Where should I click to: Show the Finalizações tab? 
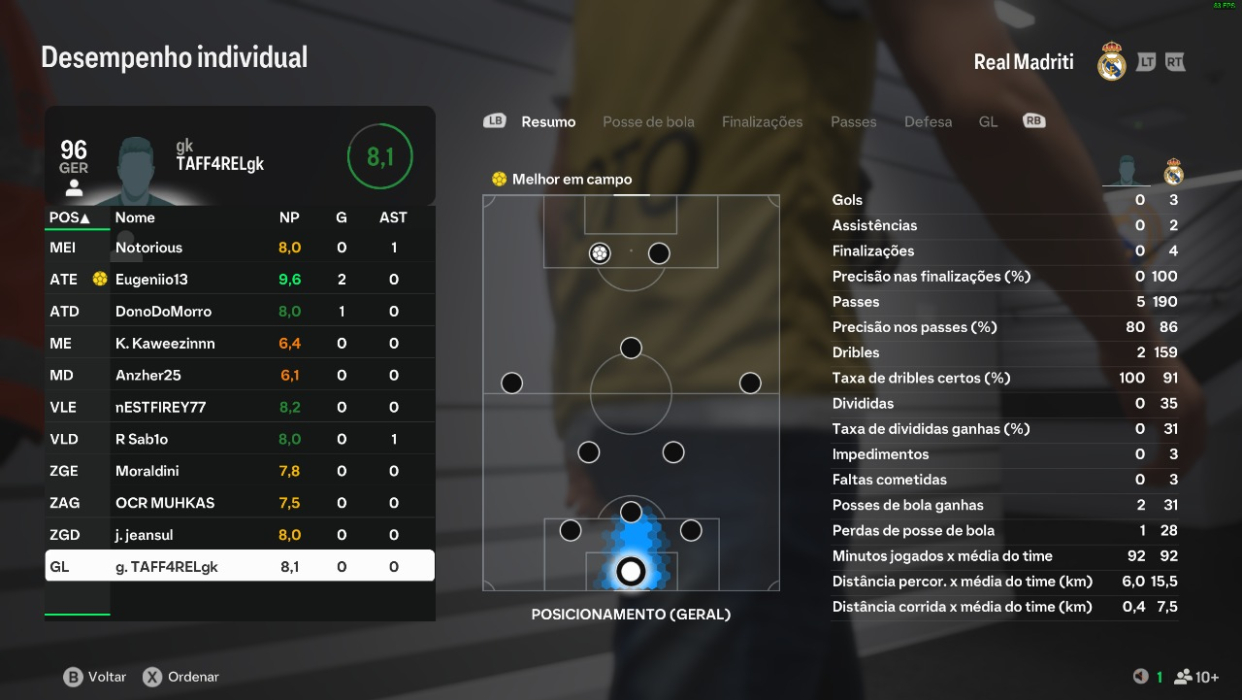762,122
